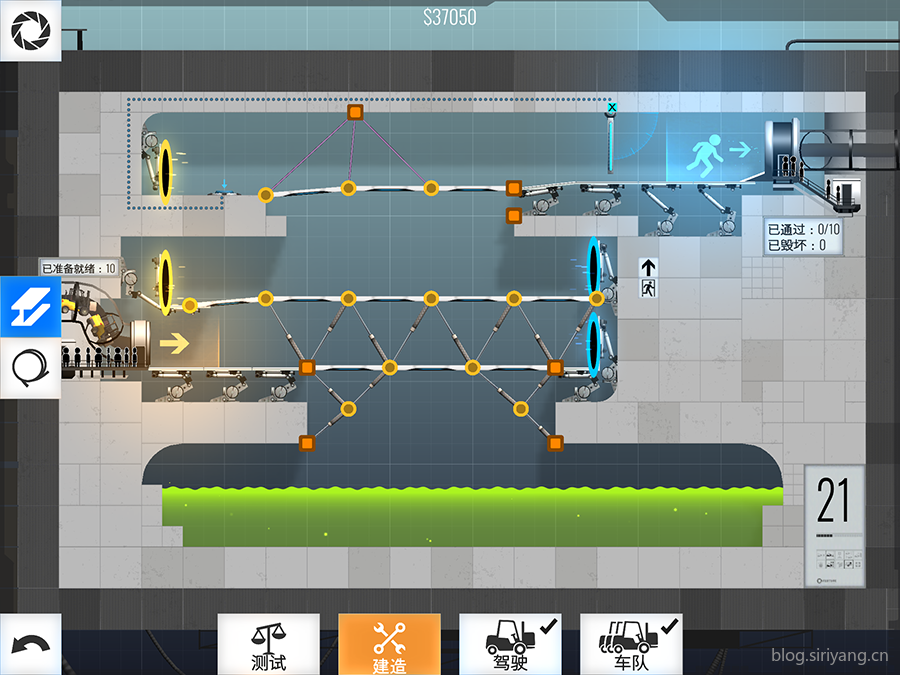The image size is (900, 675).
Task: Switch to 建造 build mode
Action: coord(389,644)
